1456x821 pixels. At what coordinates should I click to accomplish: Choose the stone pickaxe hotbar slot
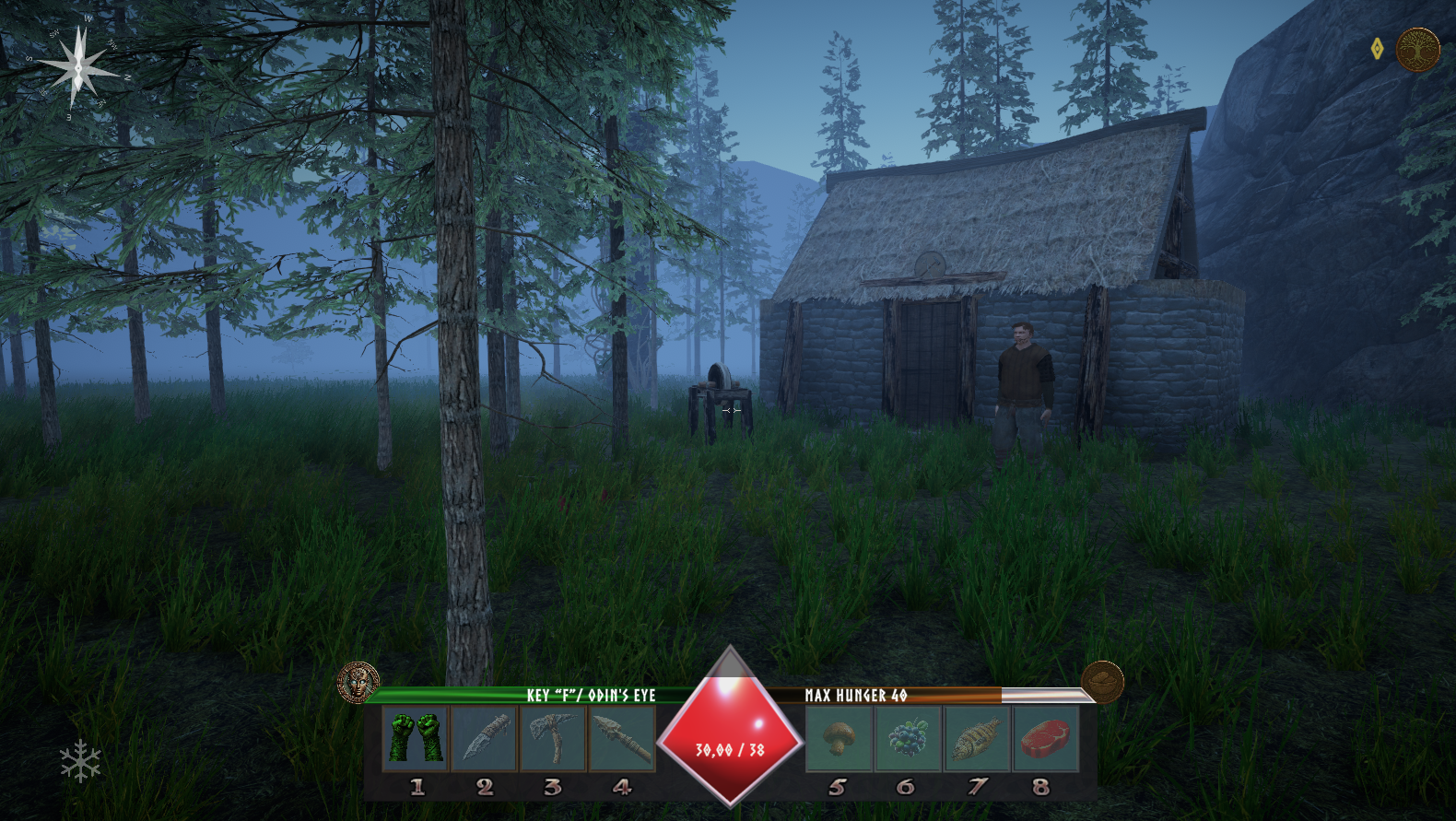553,738
